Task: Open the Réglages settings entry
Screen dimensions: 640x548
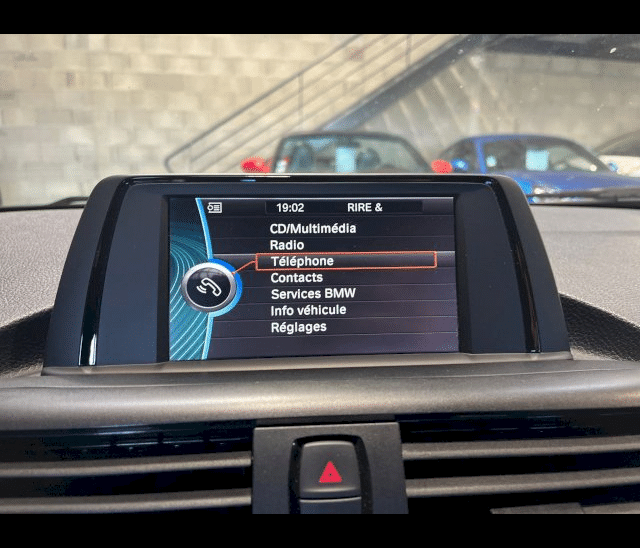Action: (298, 327)
